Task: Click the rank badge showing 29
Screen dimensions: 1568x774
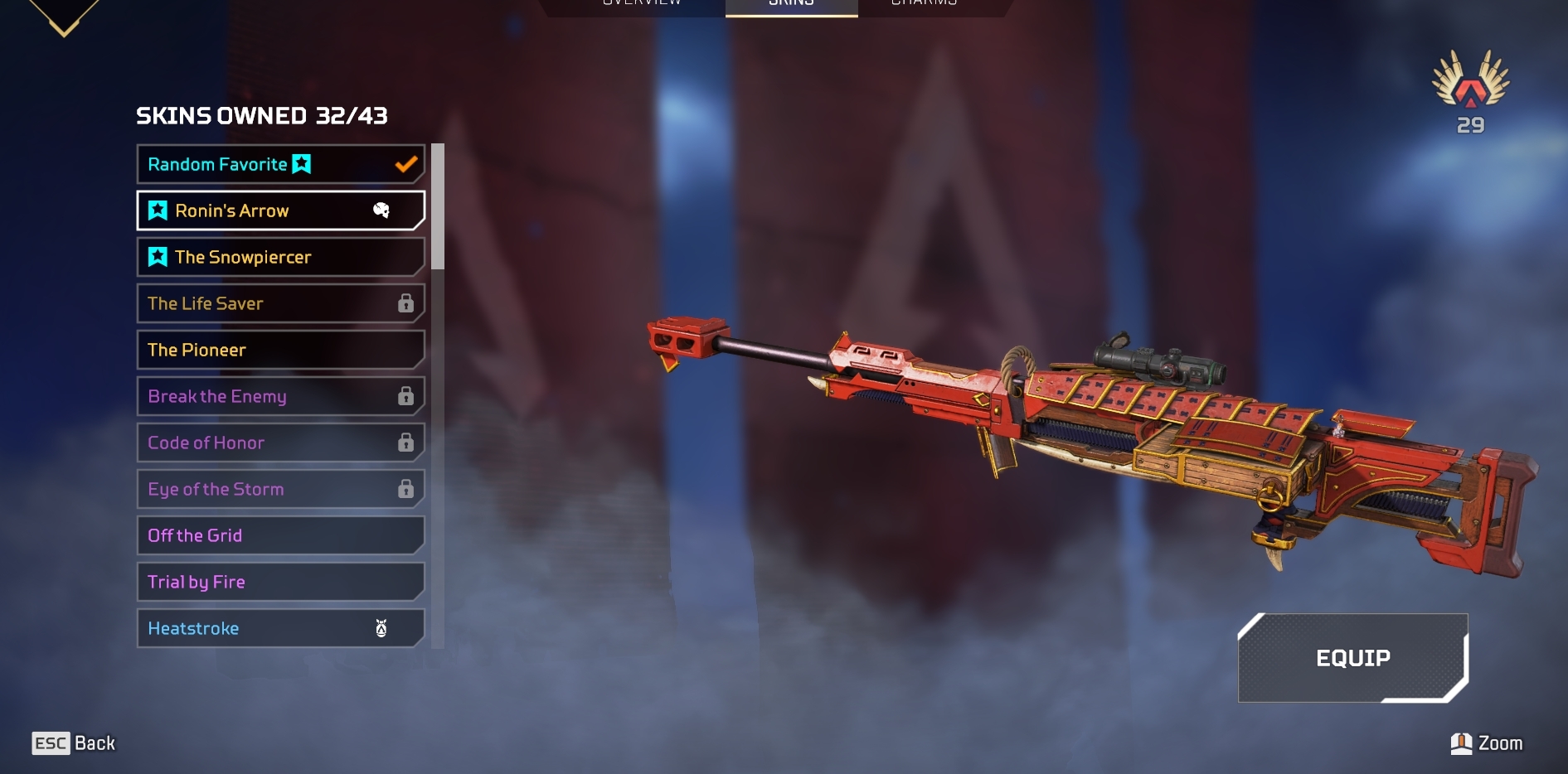Action: coord(1470,91)
